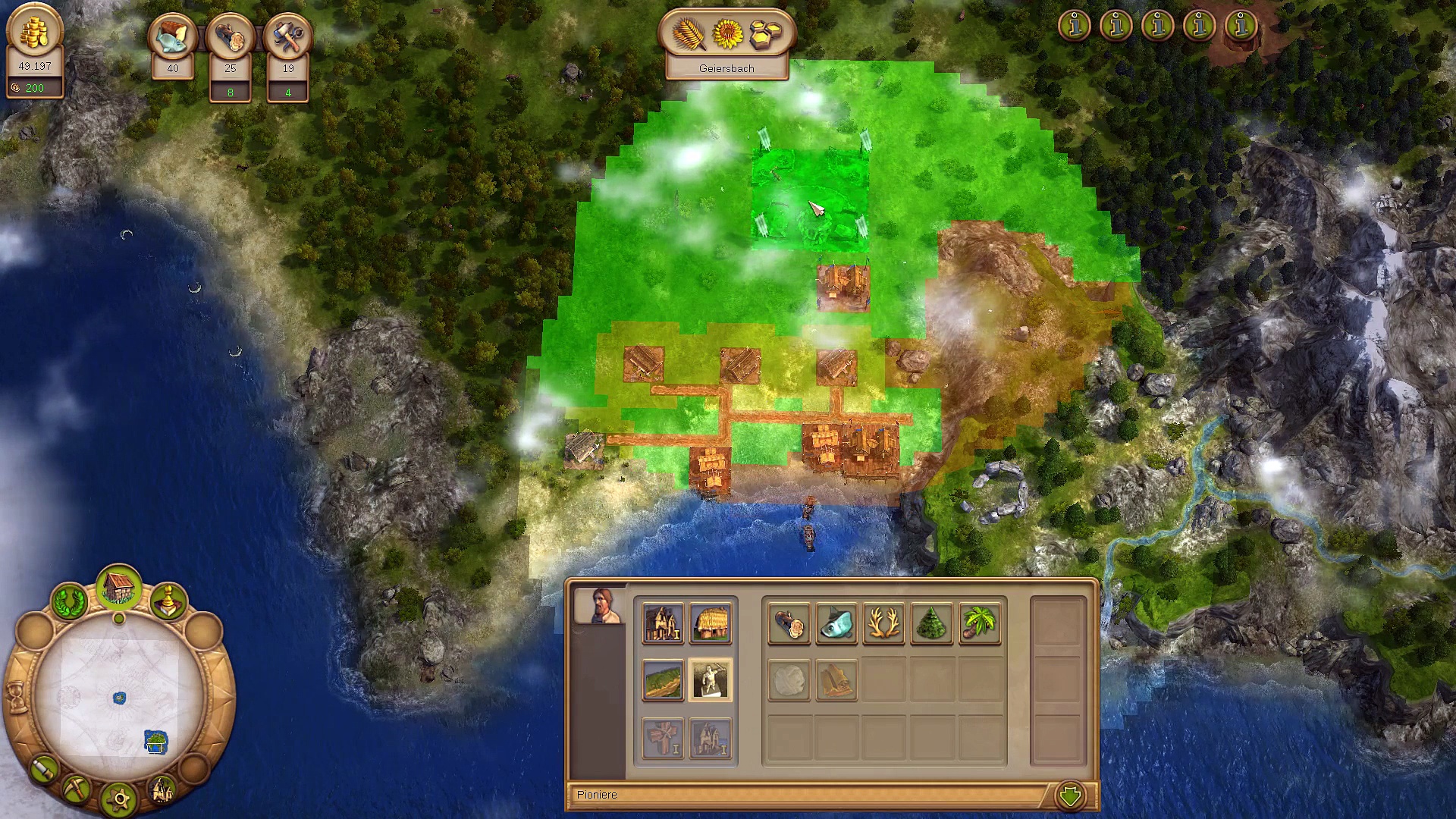1456x819 pixels.
Task: Select the dirt road building option
Action: 663,679
